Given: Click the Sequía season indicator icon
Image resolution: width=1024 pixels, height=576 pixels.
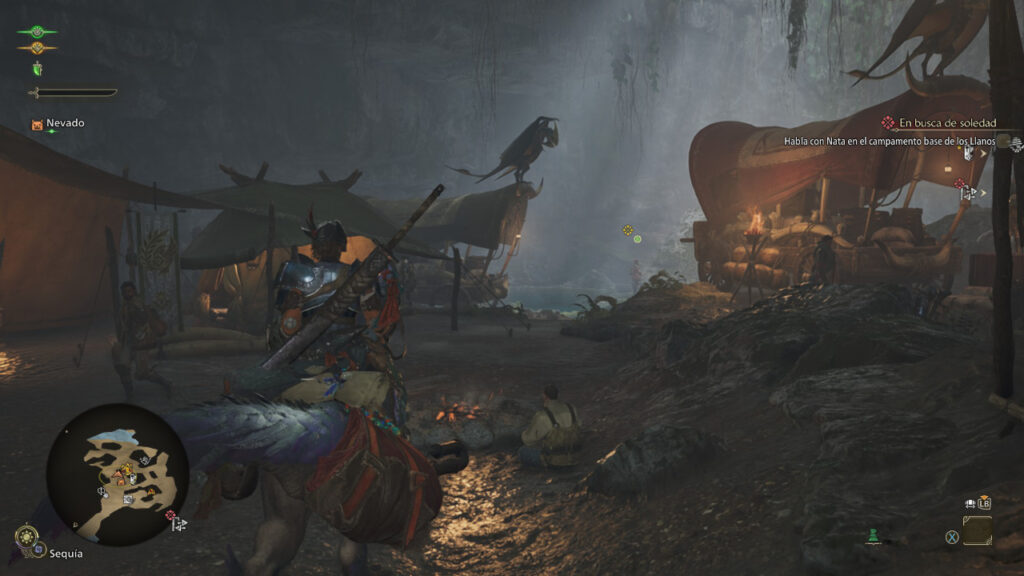Looking at the screenshot, I should (27, 540).
